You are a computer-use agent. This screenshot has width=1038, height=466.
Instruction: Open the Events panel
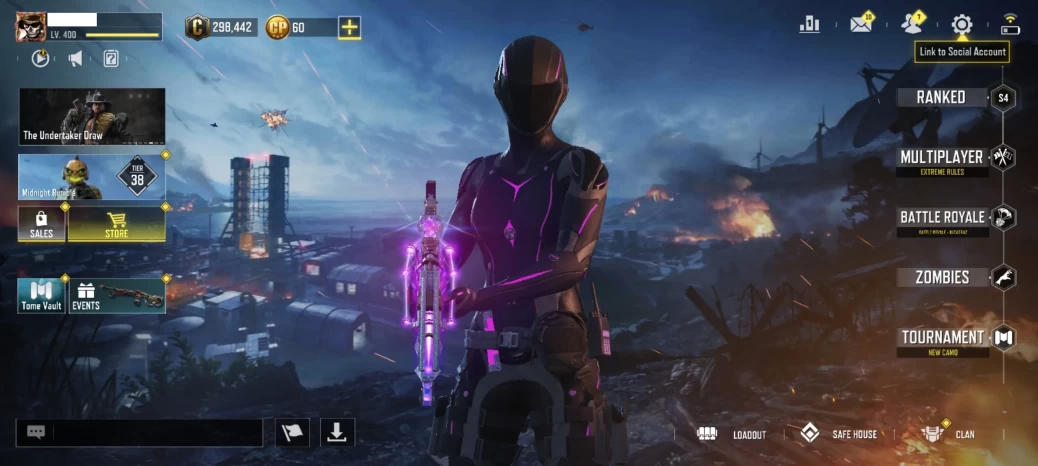coord(116,295)
